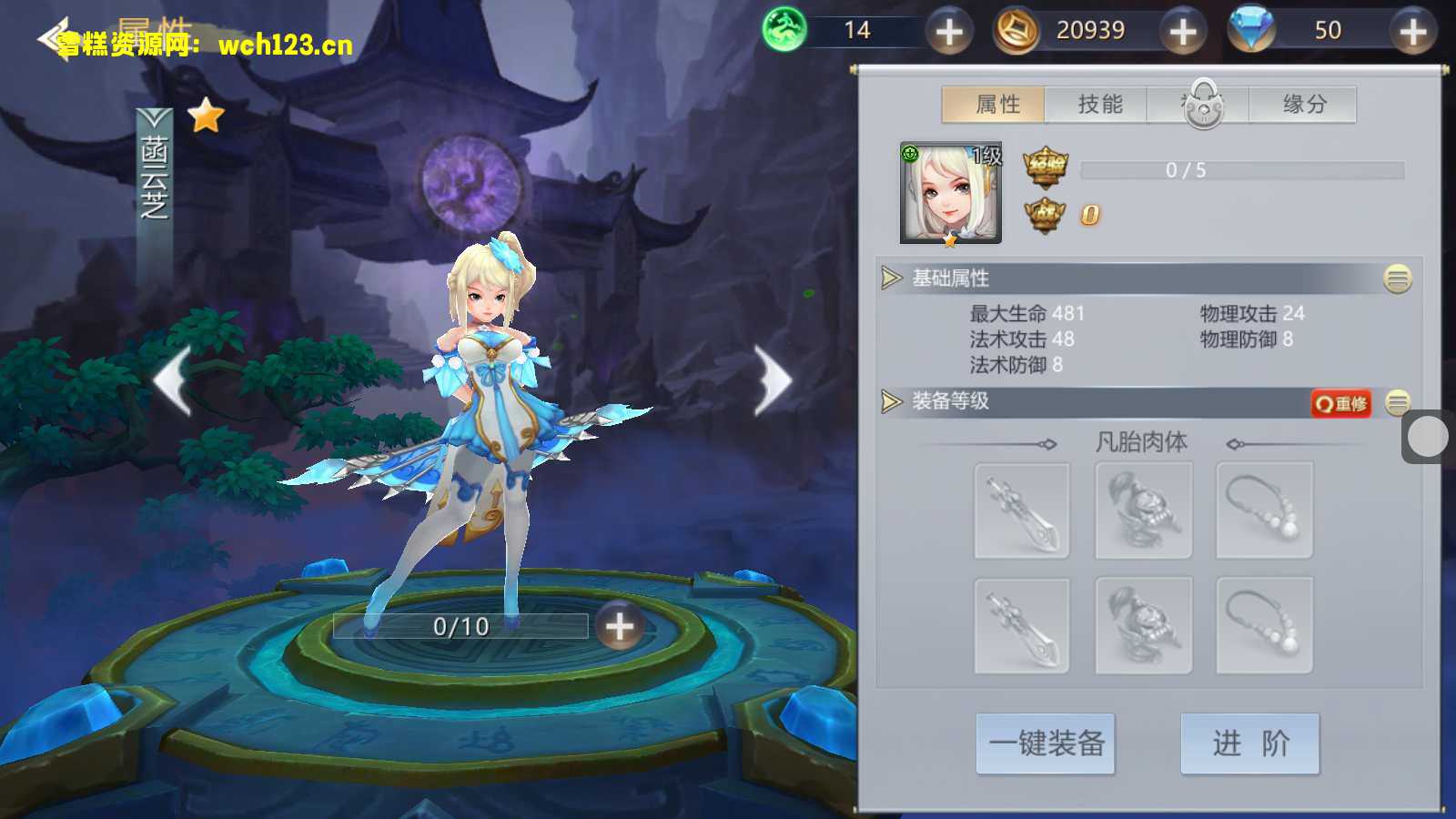Tap the 一键装备 auto-equip button
The image size is (1456, 819).
(x=1046, y=743)
